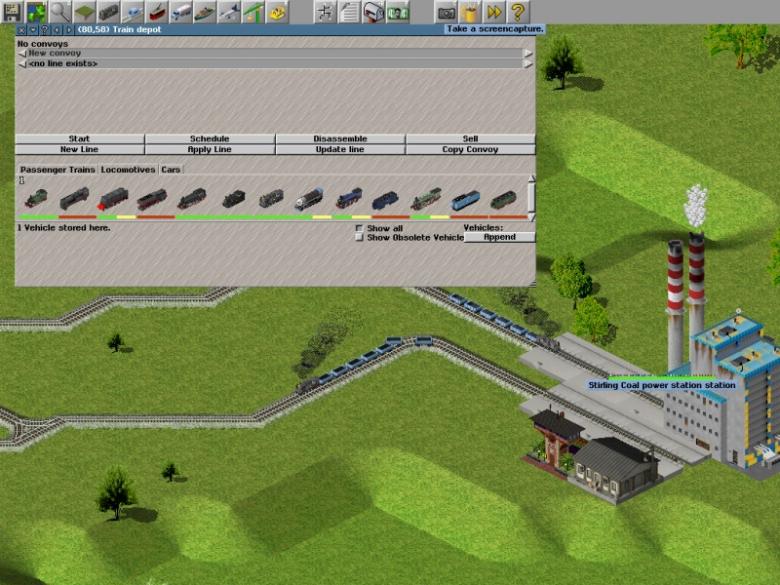
Task: Open the Schedule for this convoy
Action: (x=209, y=139)
